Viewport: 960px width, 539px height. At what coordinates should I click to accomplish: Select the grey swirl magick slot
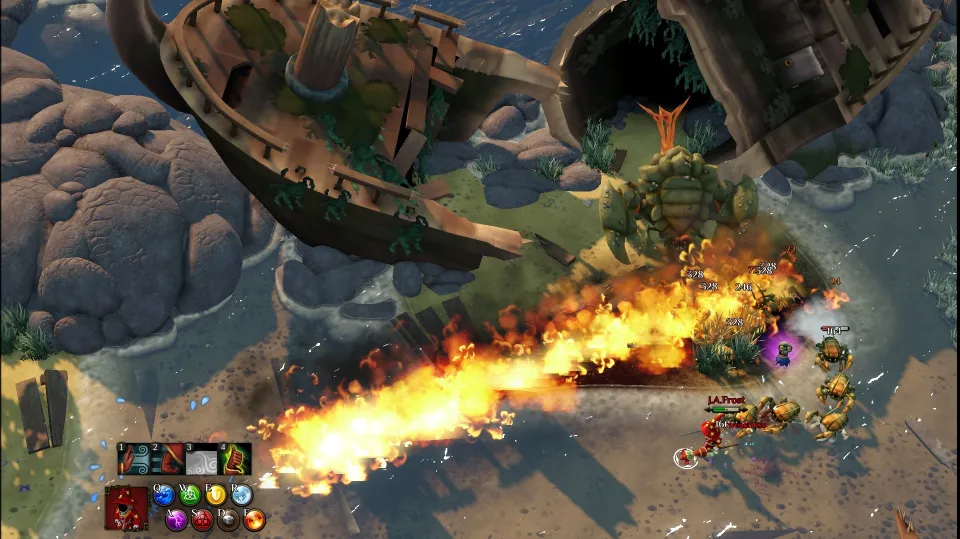click(203, 459)
